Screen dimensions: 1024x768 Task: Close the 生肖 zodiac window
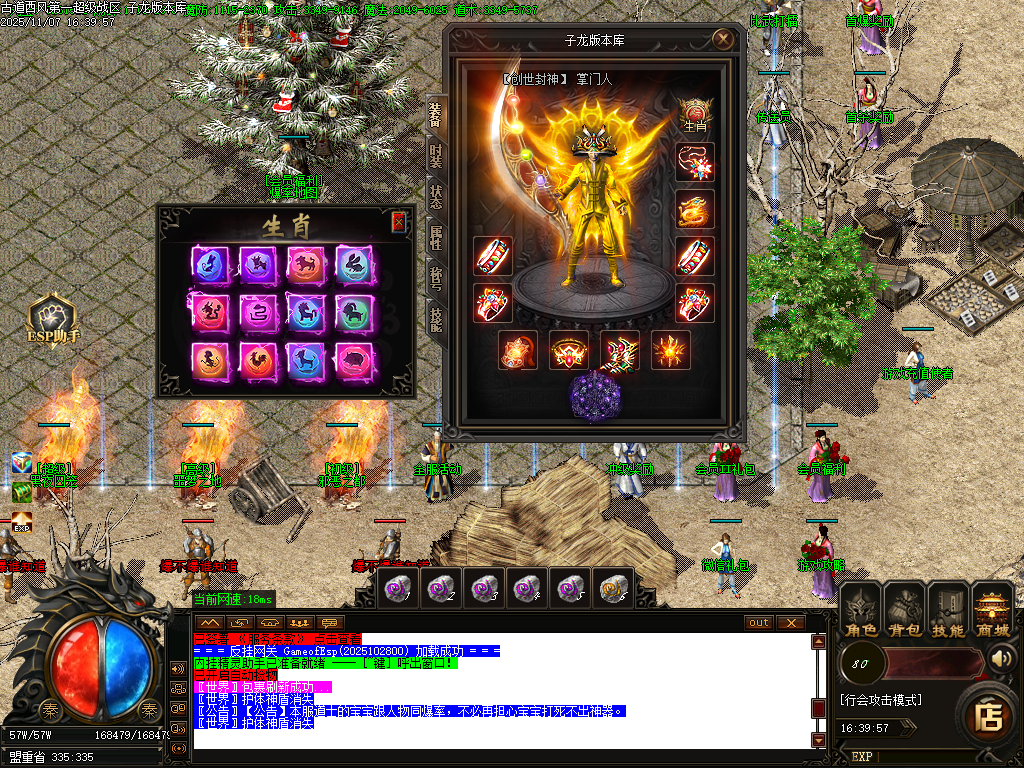[398, 222]
